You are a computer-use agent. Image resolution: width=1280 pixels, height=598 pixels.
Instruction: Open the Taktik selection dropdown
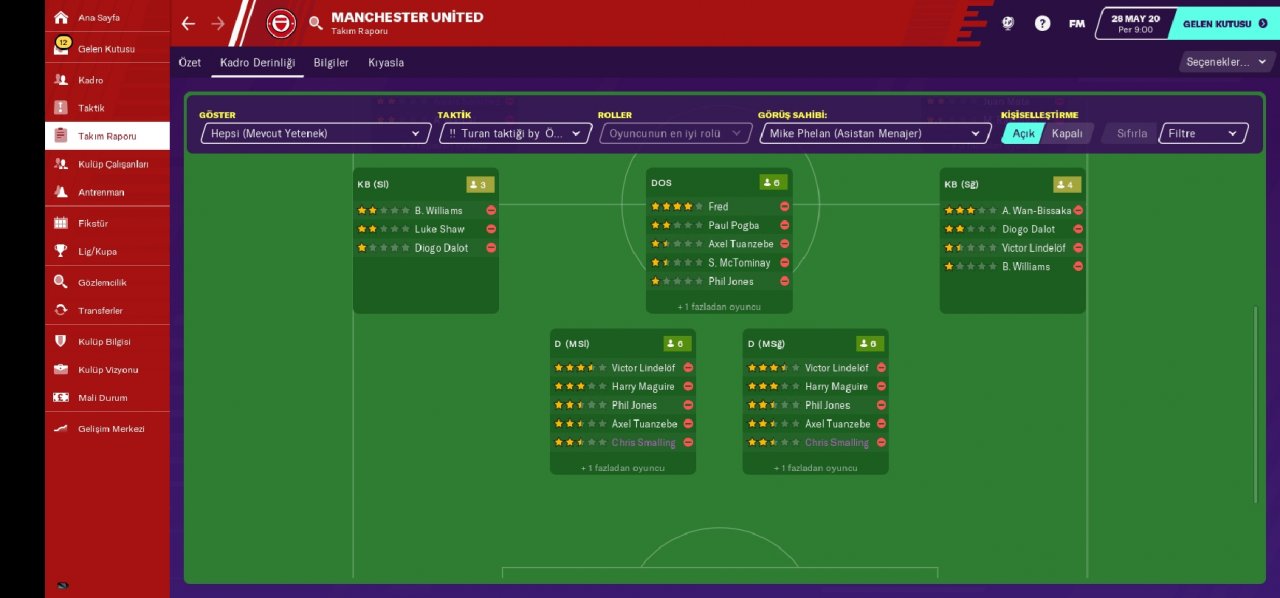pyautogui.click(x=515, y=133)
